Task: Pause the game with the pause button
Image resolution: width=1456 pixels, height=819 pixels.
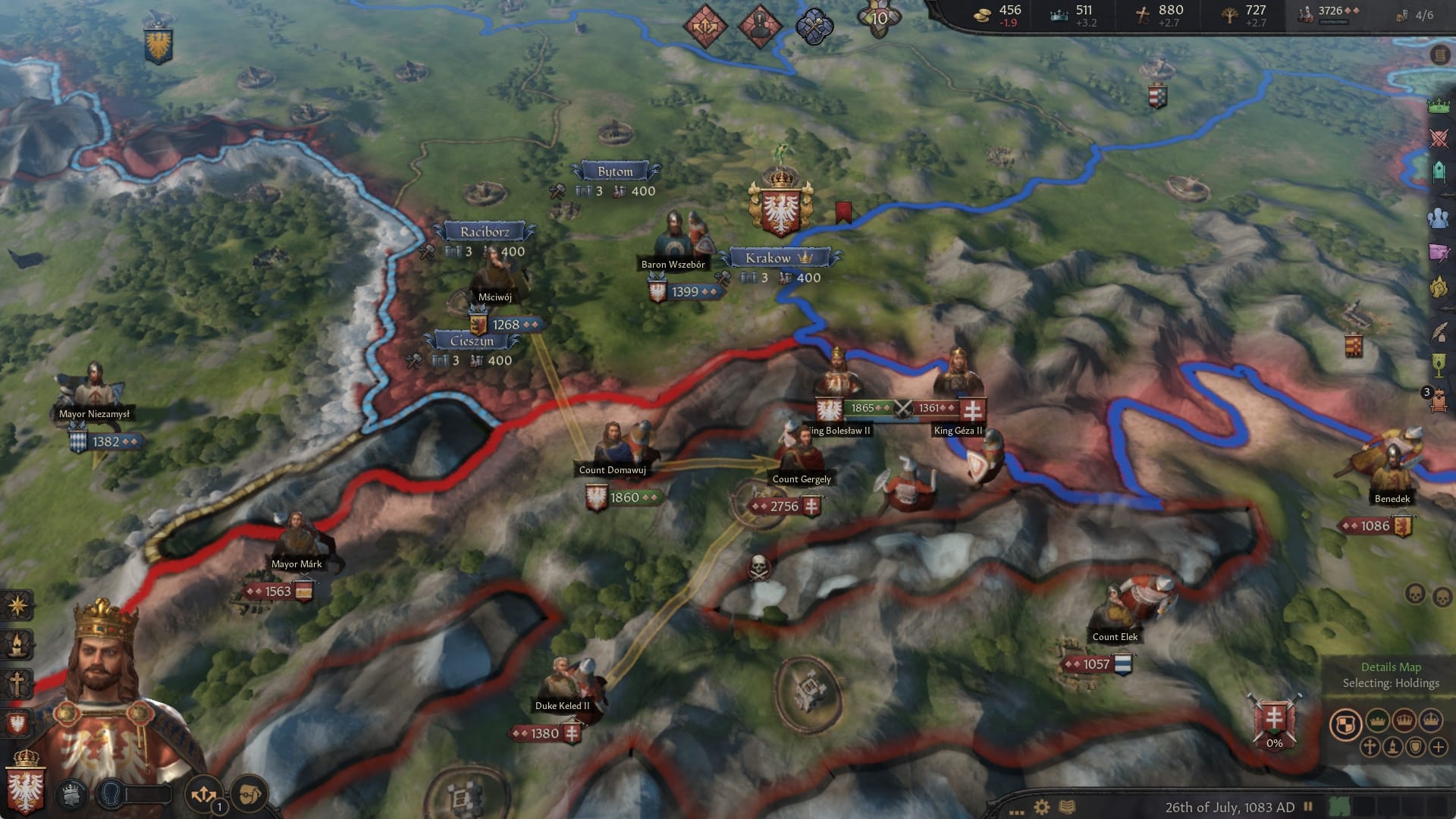Action: click(1309, 805)
